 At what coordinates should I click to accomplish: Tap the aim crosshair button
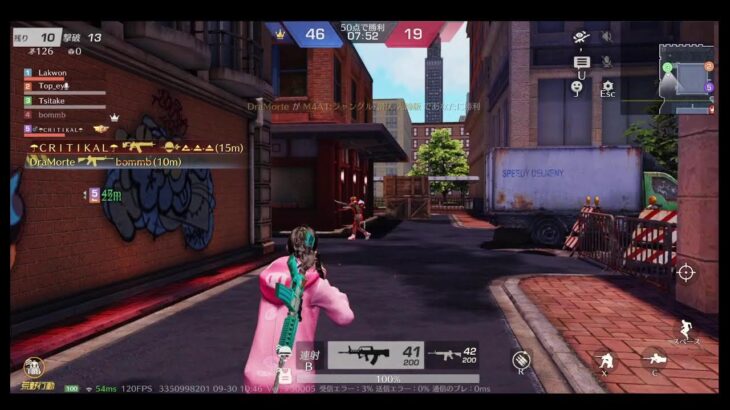[686, 272]
